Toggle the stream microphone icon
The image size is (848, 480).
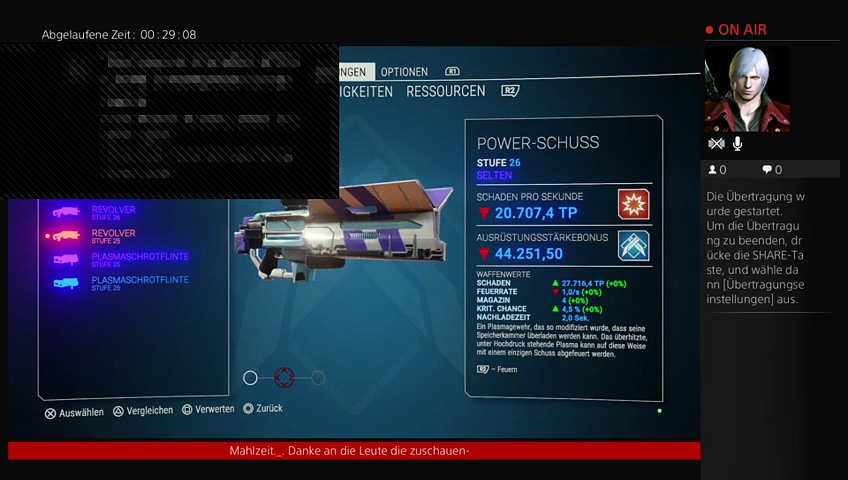pos(737,144)
